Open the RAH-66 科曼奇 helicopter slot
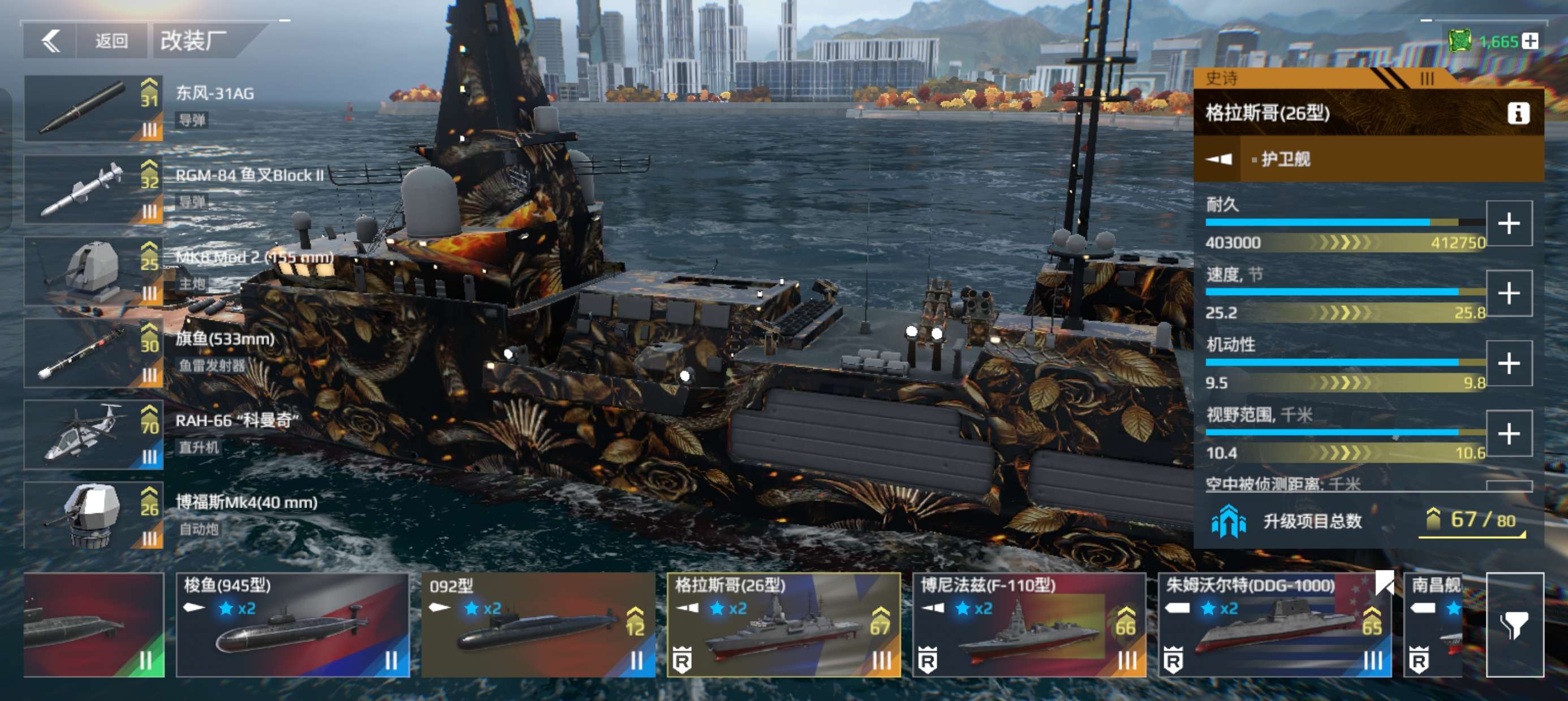Image resolution: width=1568 pixels, height=701 pixels. (x=94, y=435)
